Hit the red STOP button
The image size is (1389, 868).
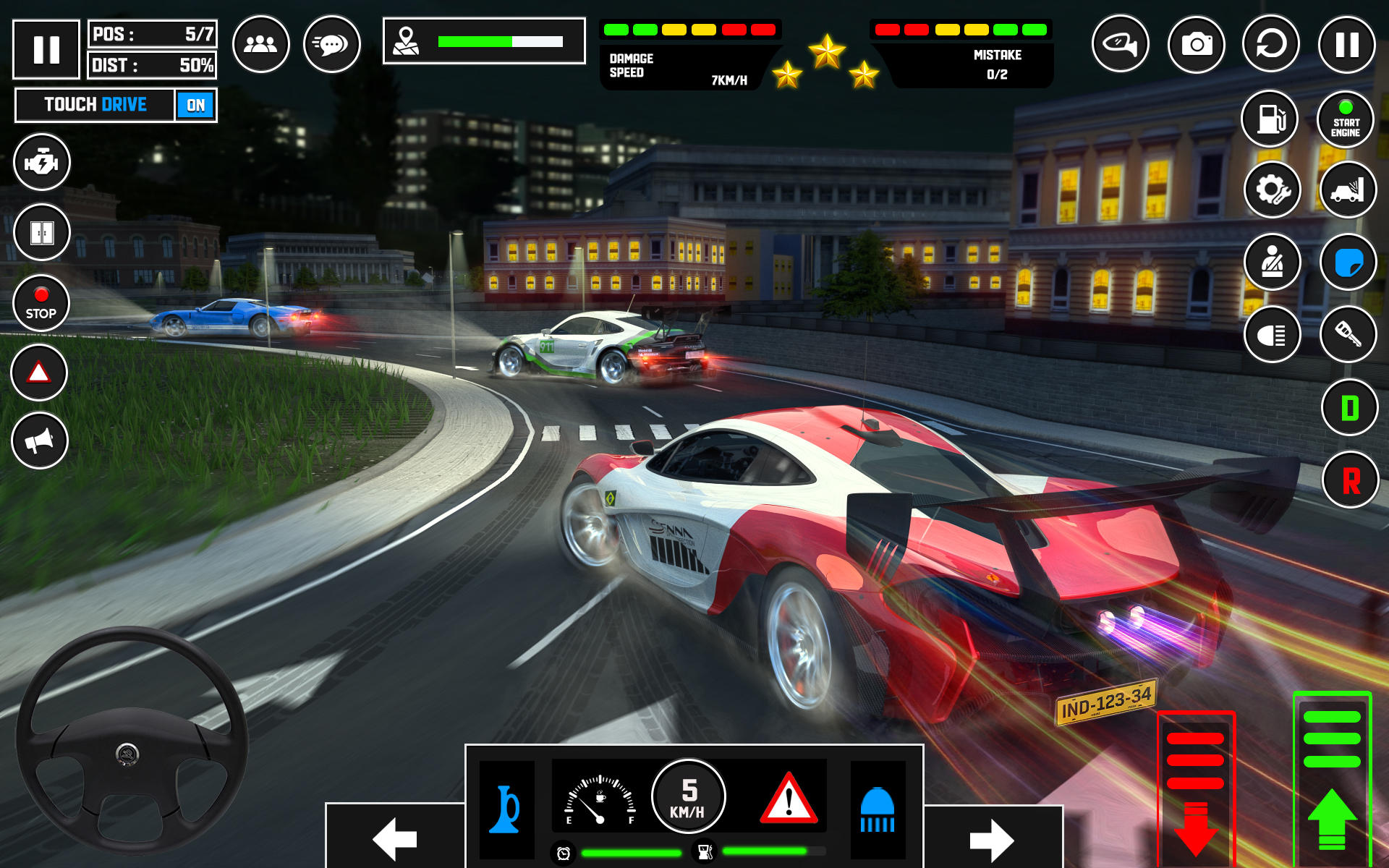[x=41, y=304]
